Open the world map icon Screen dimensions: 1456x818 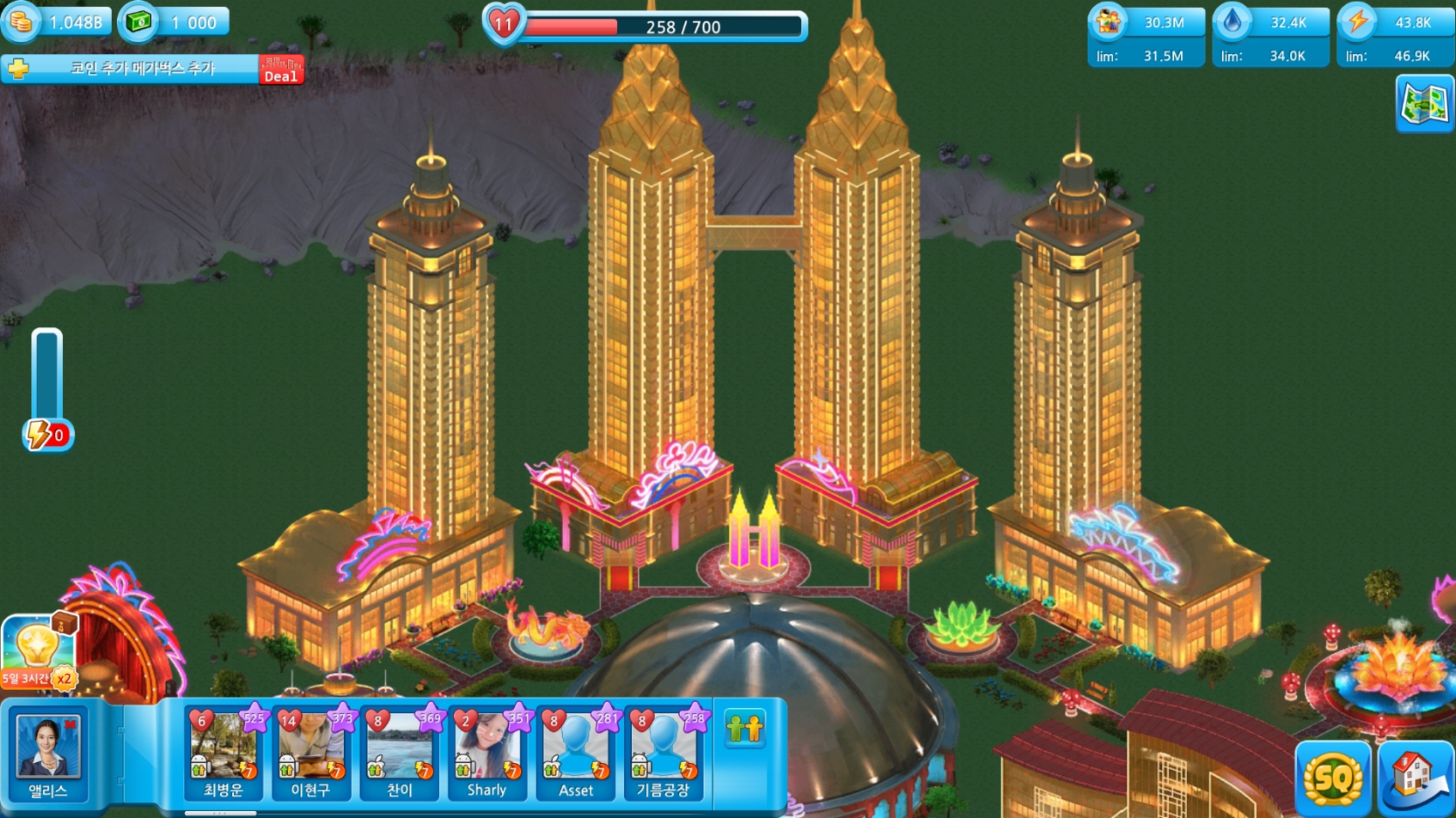(x=1424, y=104)
